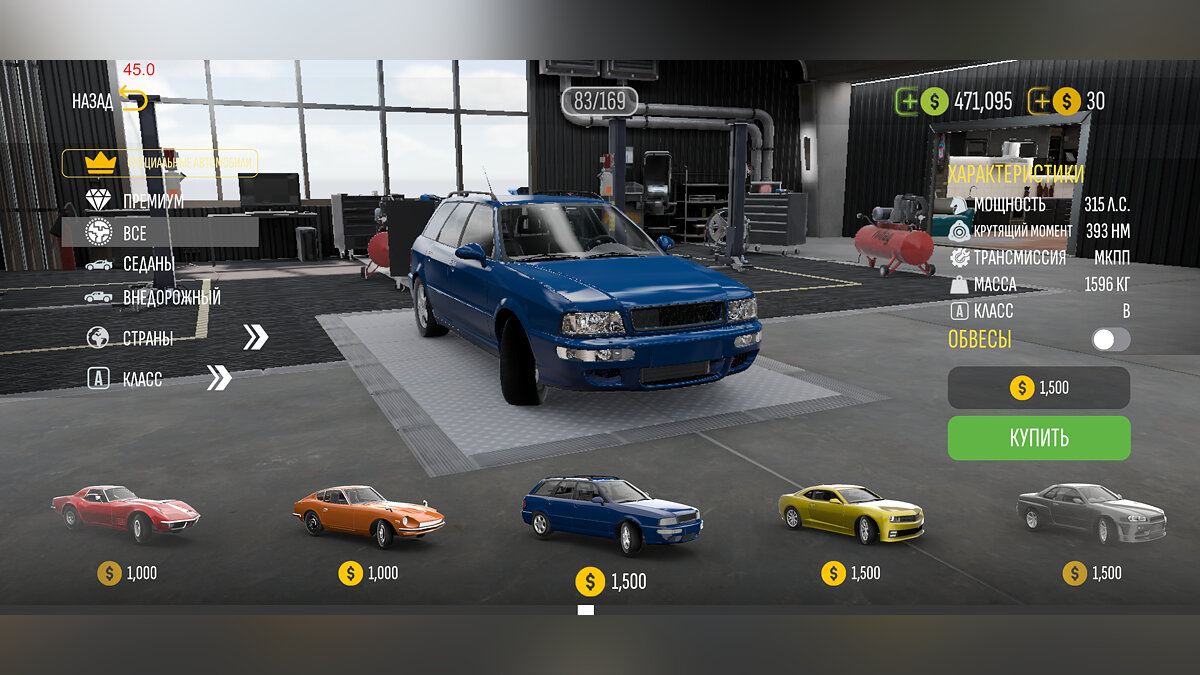Add cash with the green plus button
The width and height of the screenshot is (1200, 675).
[x=907, y=101]
